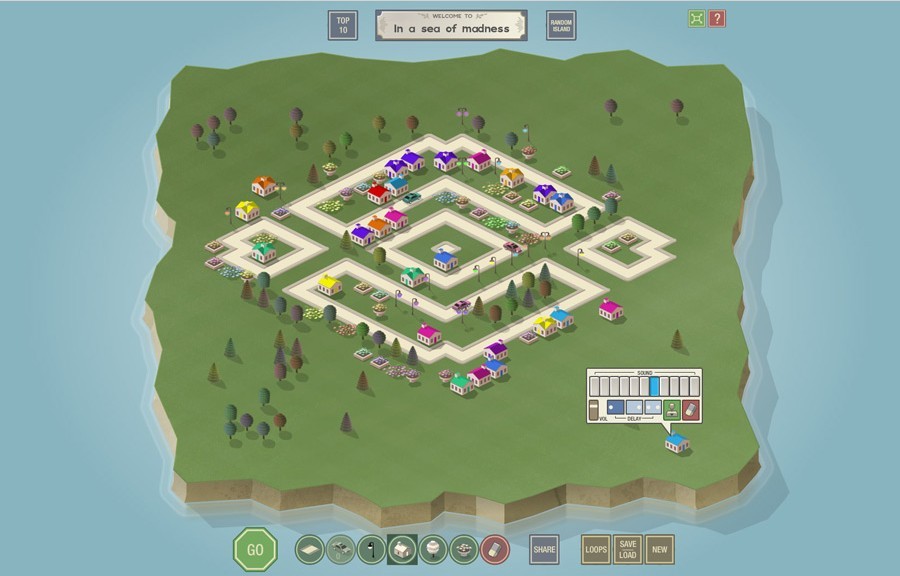900x576 pixels.
Task: Select the road tile tool
Action: pos(310,549)
